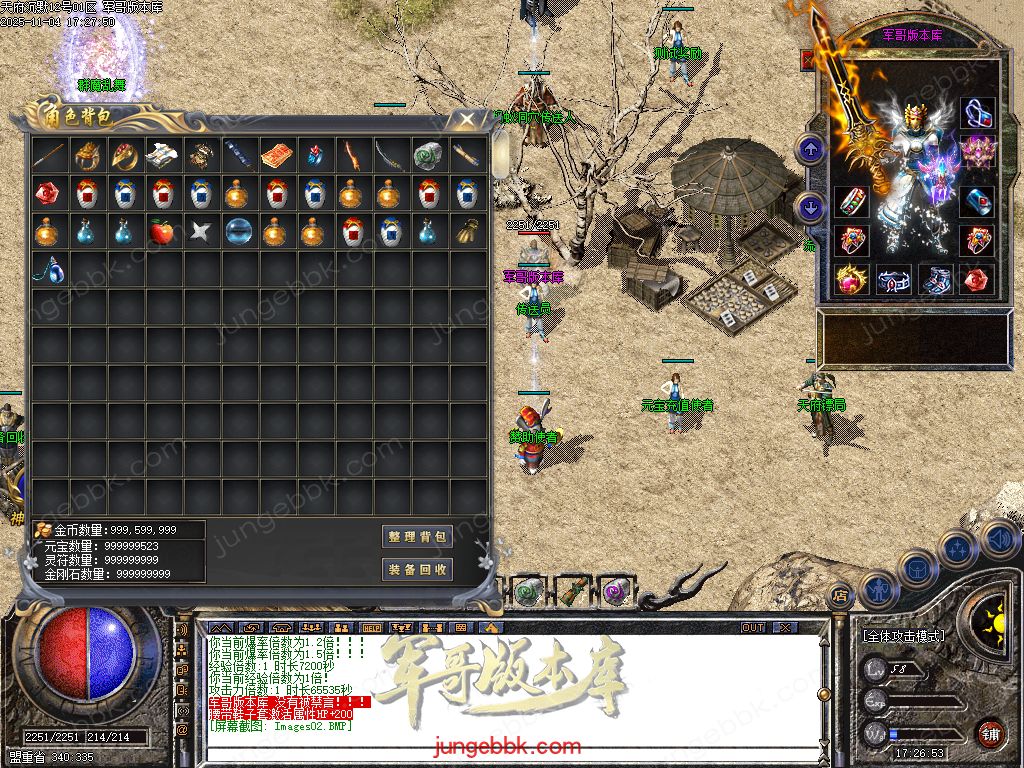
Task: Click the up arrow on equipment panel
Action: coord(810,150)
